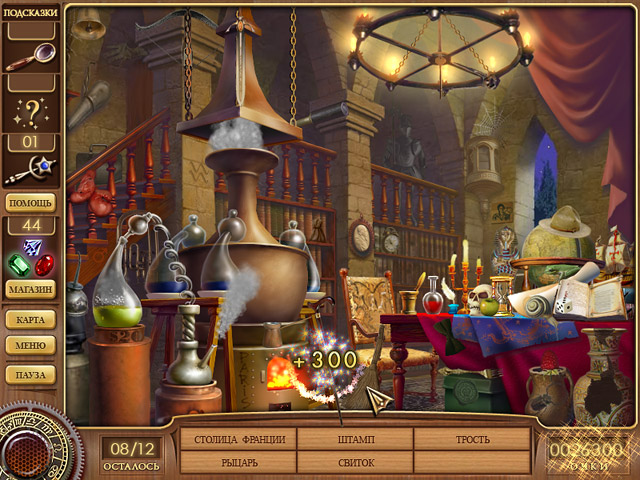Open the МАГАЗИН shop
The width and height of the screenshot is (640, 480).
31,290
